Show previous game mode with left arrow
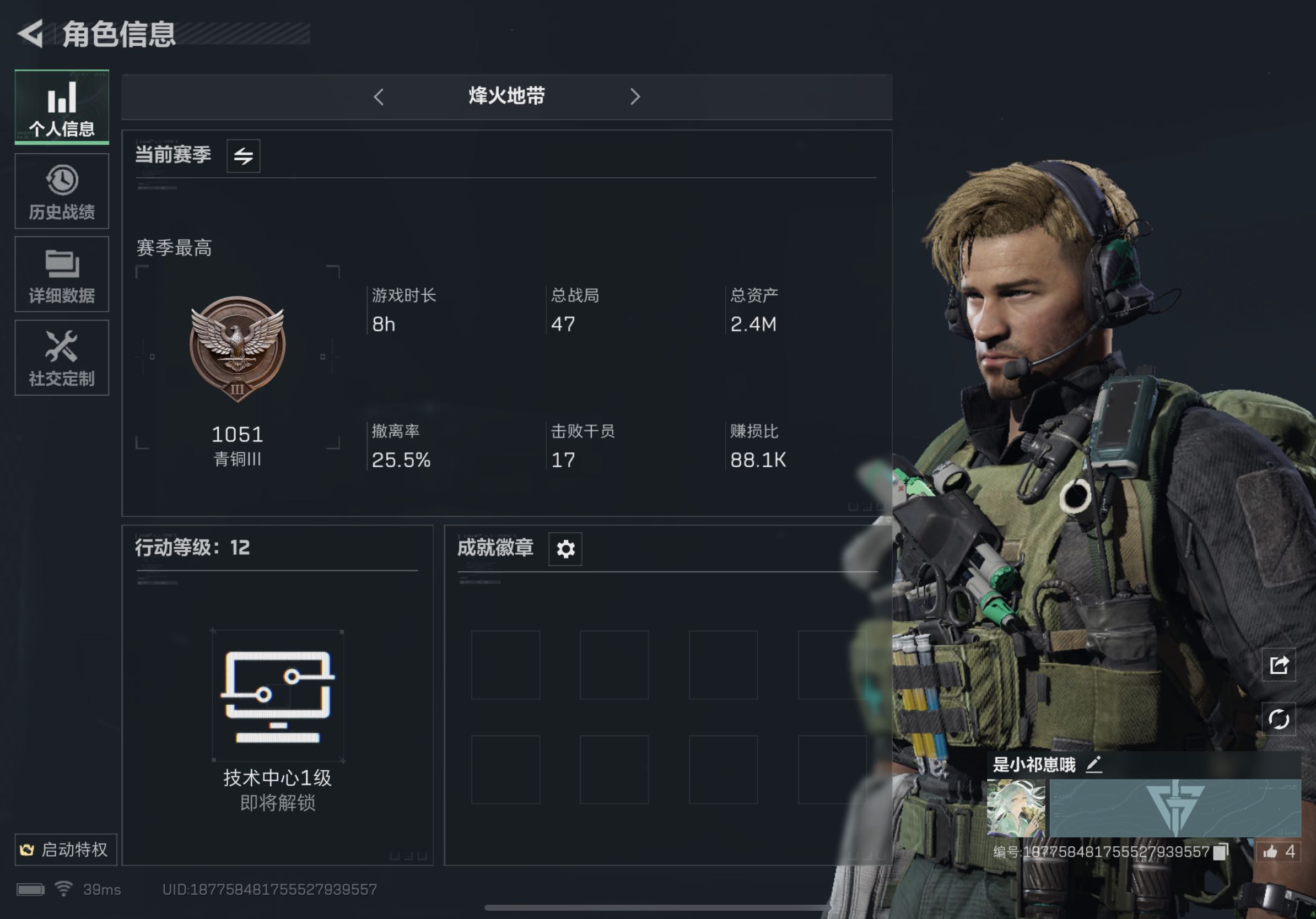 [x=379, y=96]
